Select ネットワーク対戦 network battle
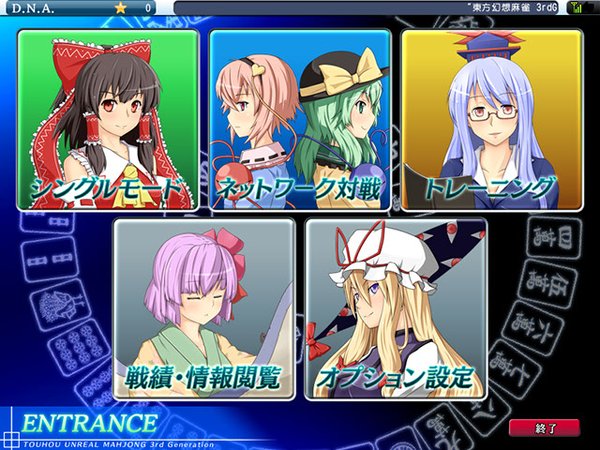 click(x=300, y=120)
